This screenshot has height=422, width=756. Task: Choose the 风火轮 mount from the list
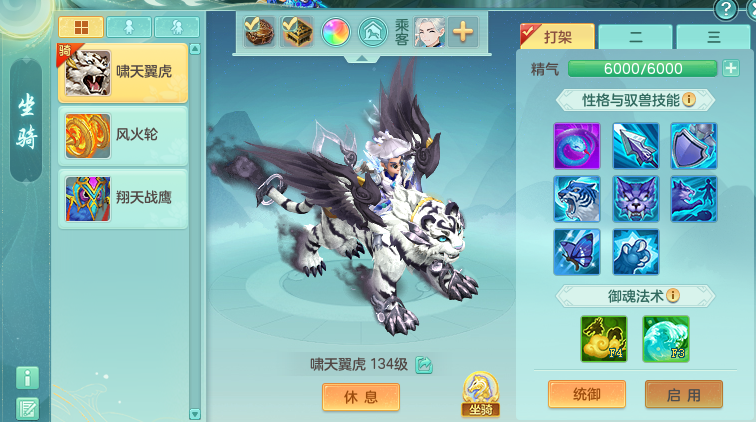tap(122, 135)
